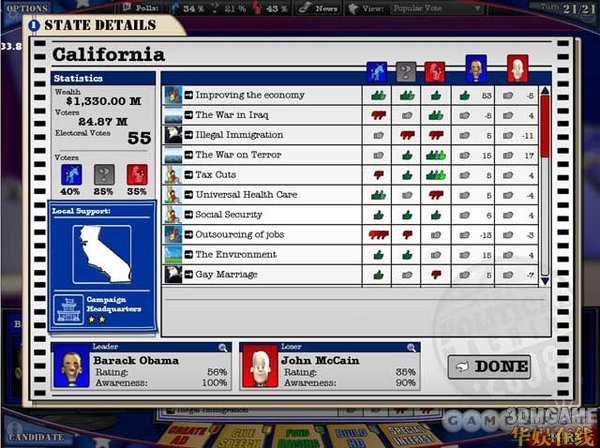The image size is (600, 448).
Task: Choose the Illegal Immigration issue row
Action: coord(232,135)
